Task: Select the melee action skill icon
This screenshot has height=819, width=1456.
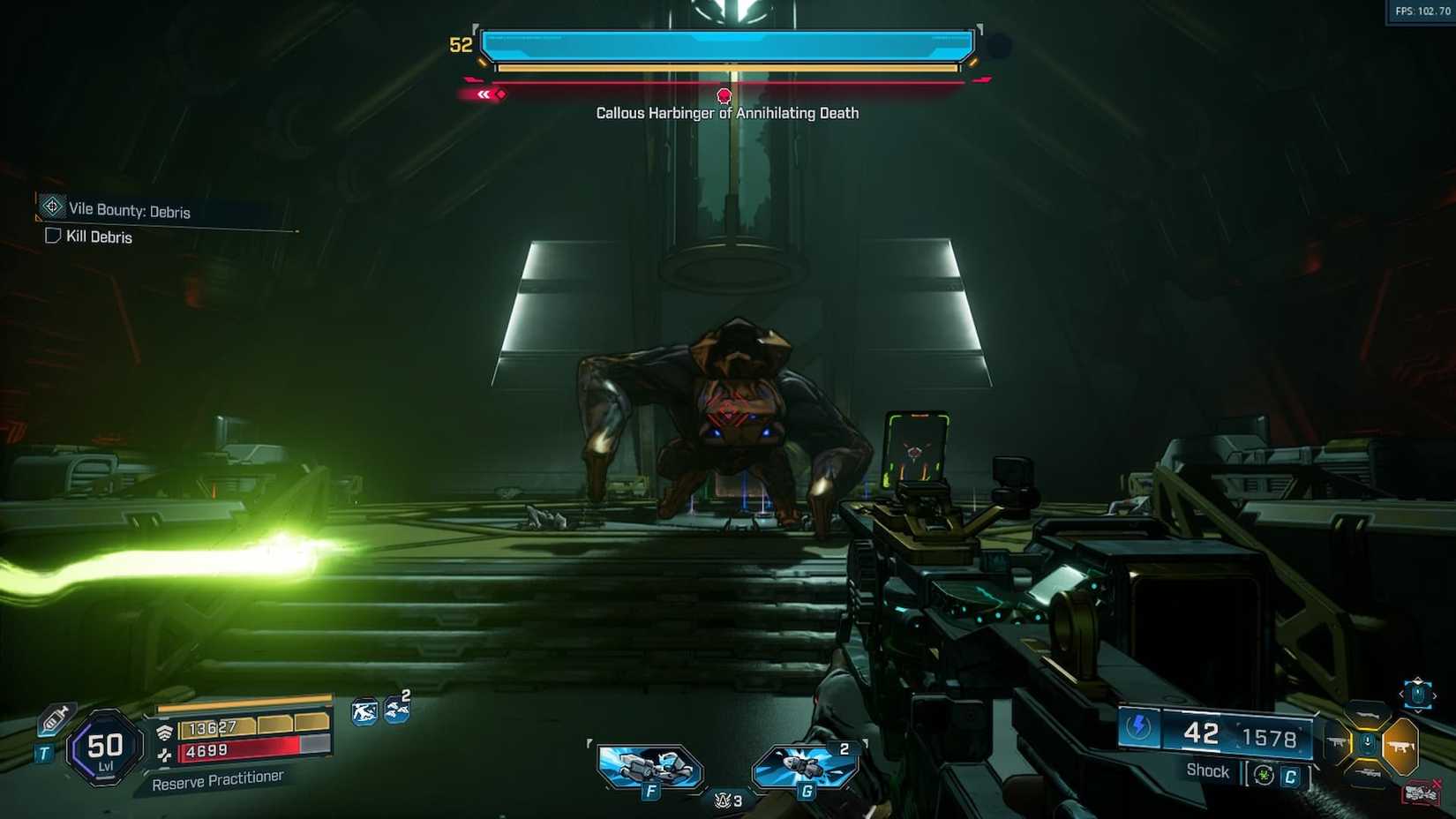Action: 364,711
